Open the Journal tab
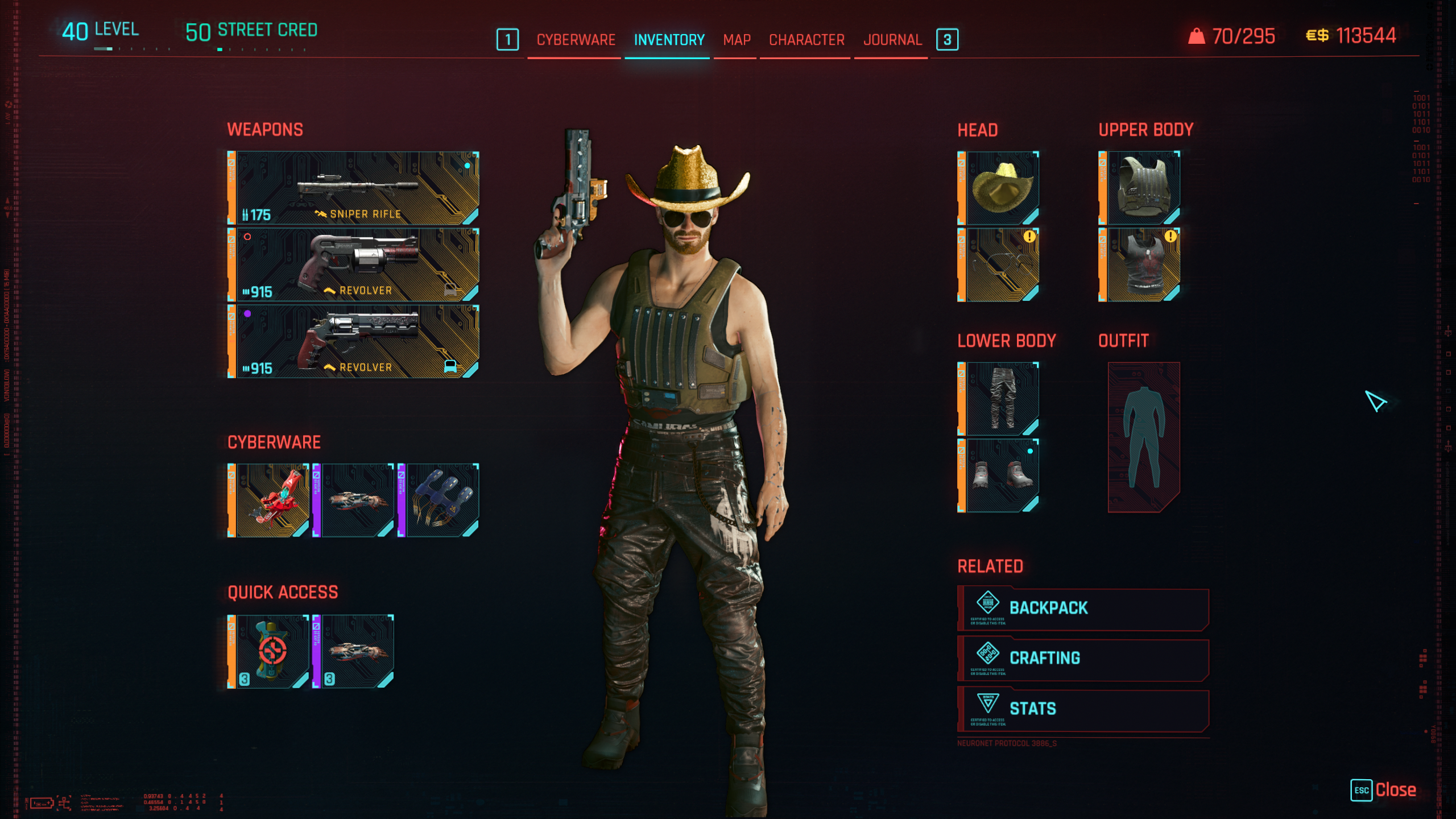The image size is (1456, 819). (x=892, y=40)
